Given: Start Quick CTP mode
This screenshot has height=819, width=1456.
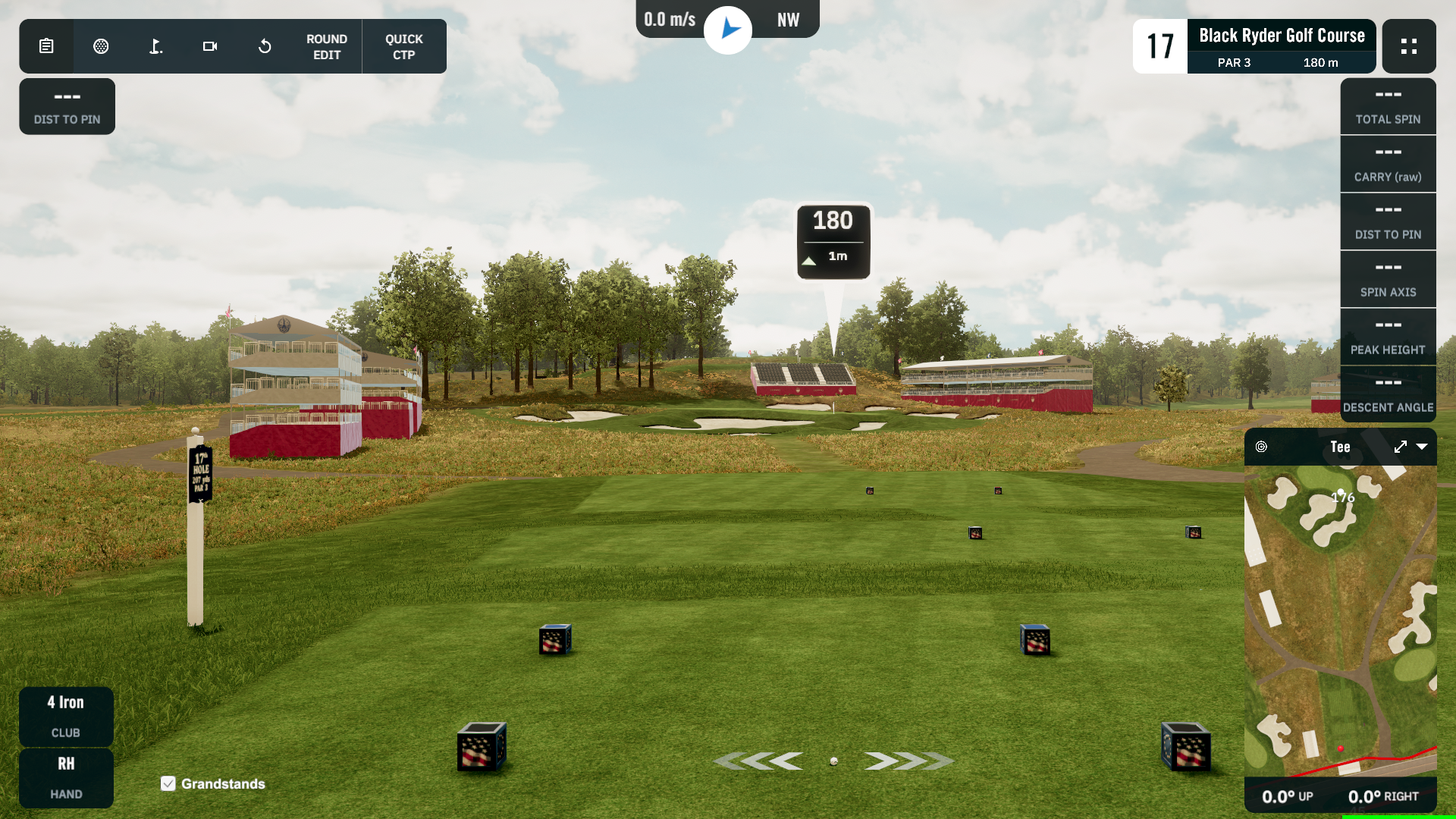Looking at the screenshot, I should coord(403,46).
